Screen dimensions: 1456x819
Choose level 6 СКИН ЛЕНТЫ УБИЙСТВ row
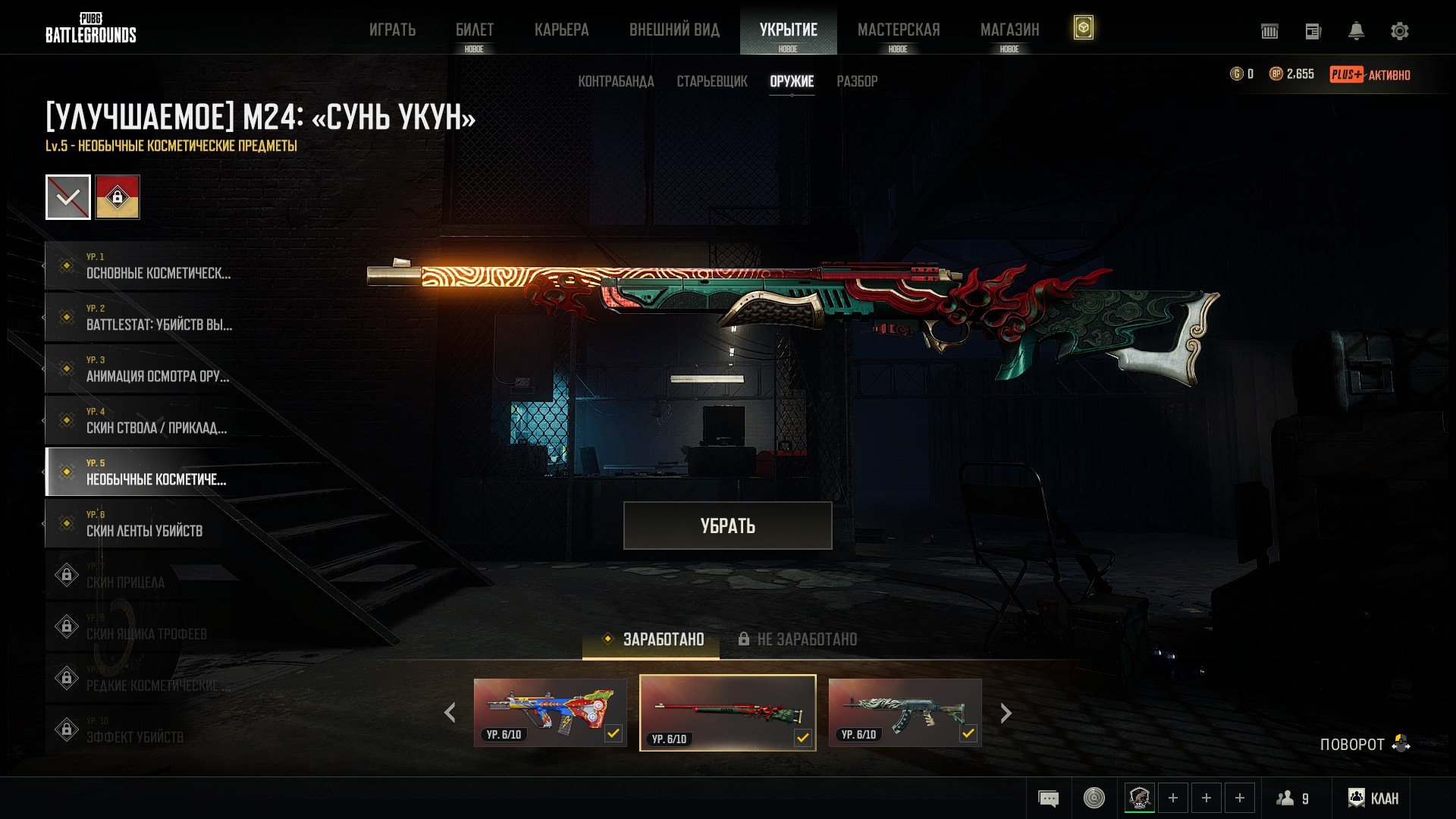click(144, 524)
